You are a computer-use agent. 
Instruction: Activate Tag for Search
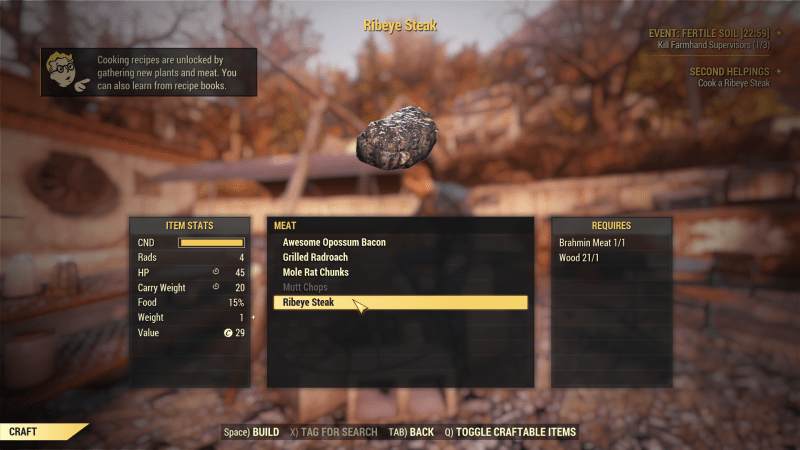[334, 432]
